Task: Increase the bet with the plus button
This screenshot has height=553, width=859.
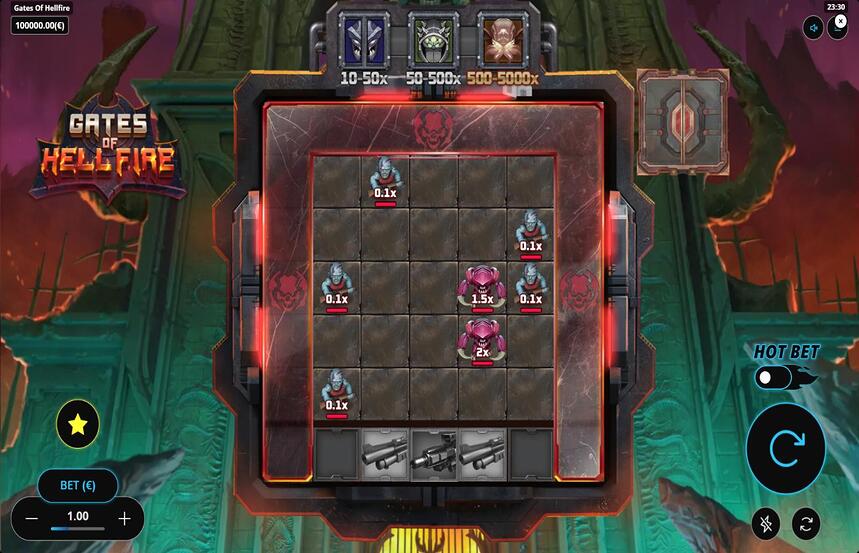Action: pyautogui.click(x=124, y=518)
